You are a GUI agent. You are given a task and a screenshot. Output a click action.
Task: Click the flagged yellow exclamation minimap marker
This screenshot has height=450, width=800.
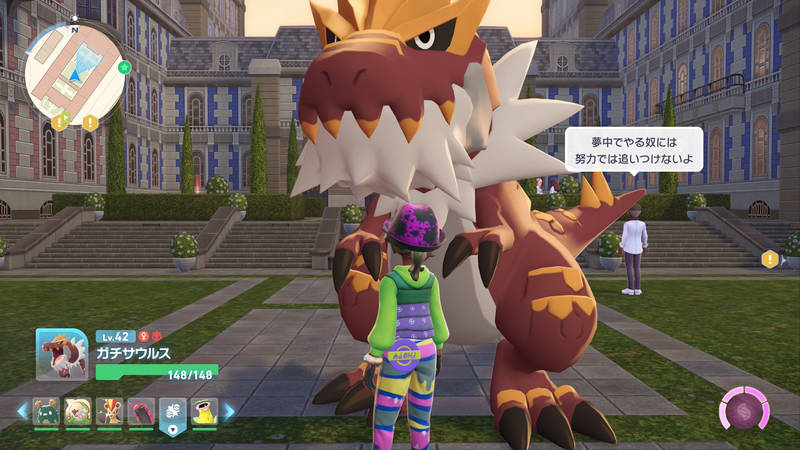60,122
